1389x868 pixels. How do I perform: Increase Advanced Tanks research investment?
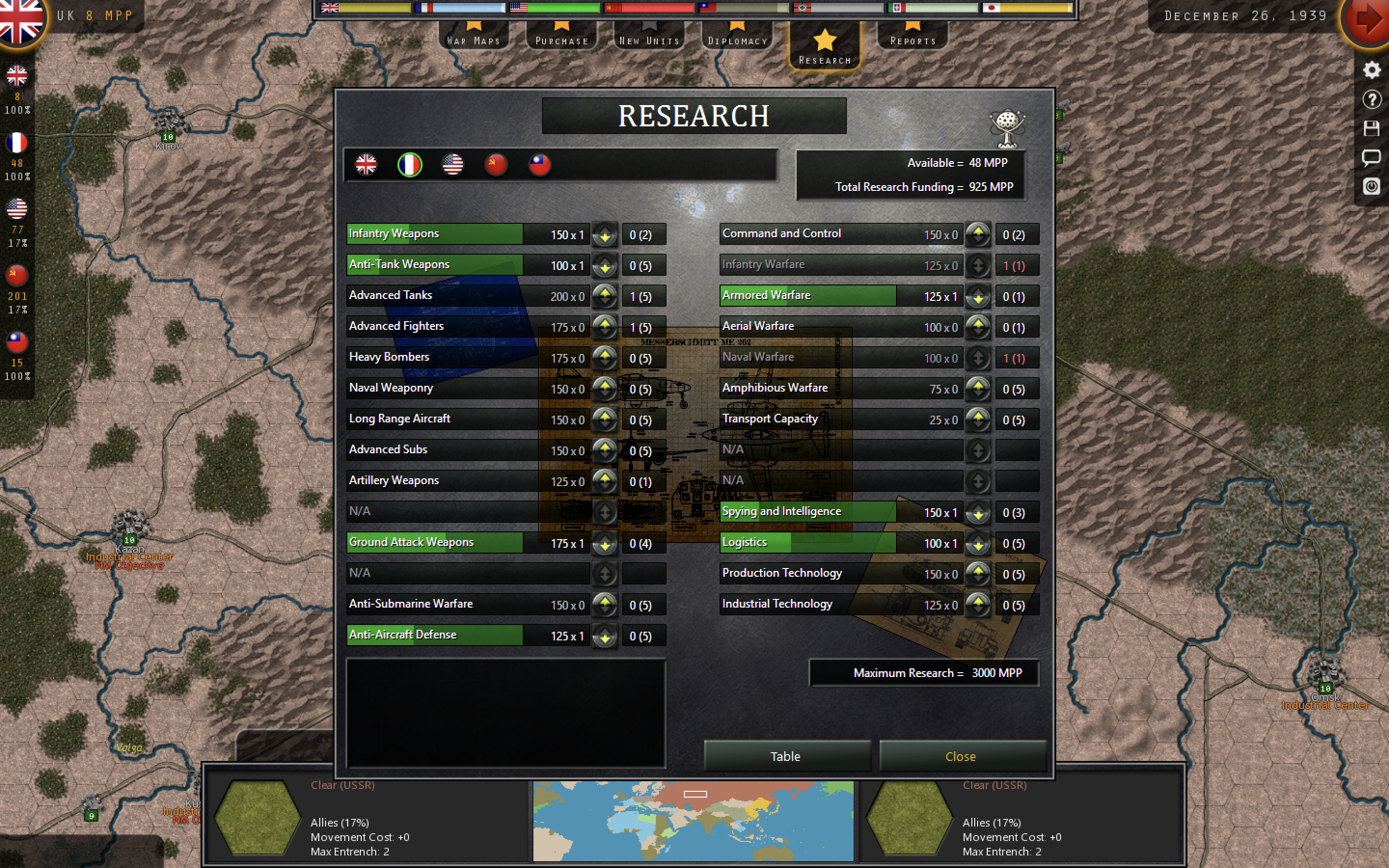point(605,293)
